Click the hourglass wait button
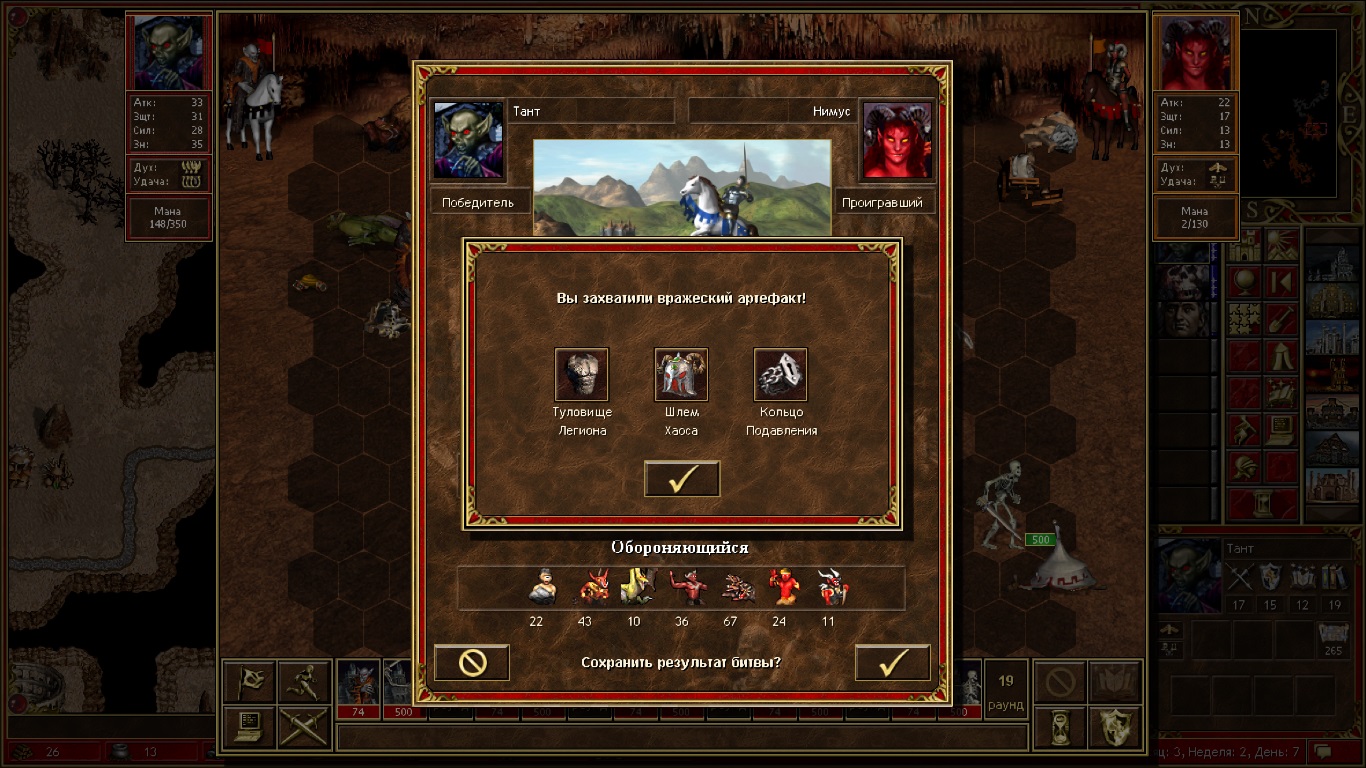 coord(1060,727)
